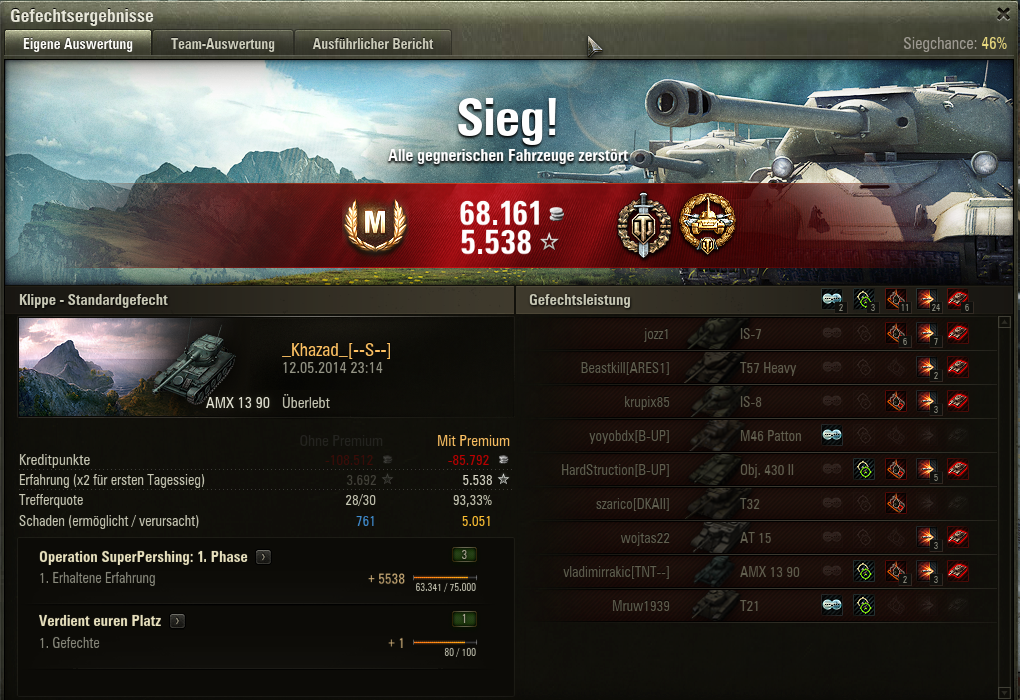Click the golden tank achievement medal
Screen dimensions: 1020x700
(707, 224)
